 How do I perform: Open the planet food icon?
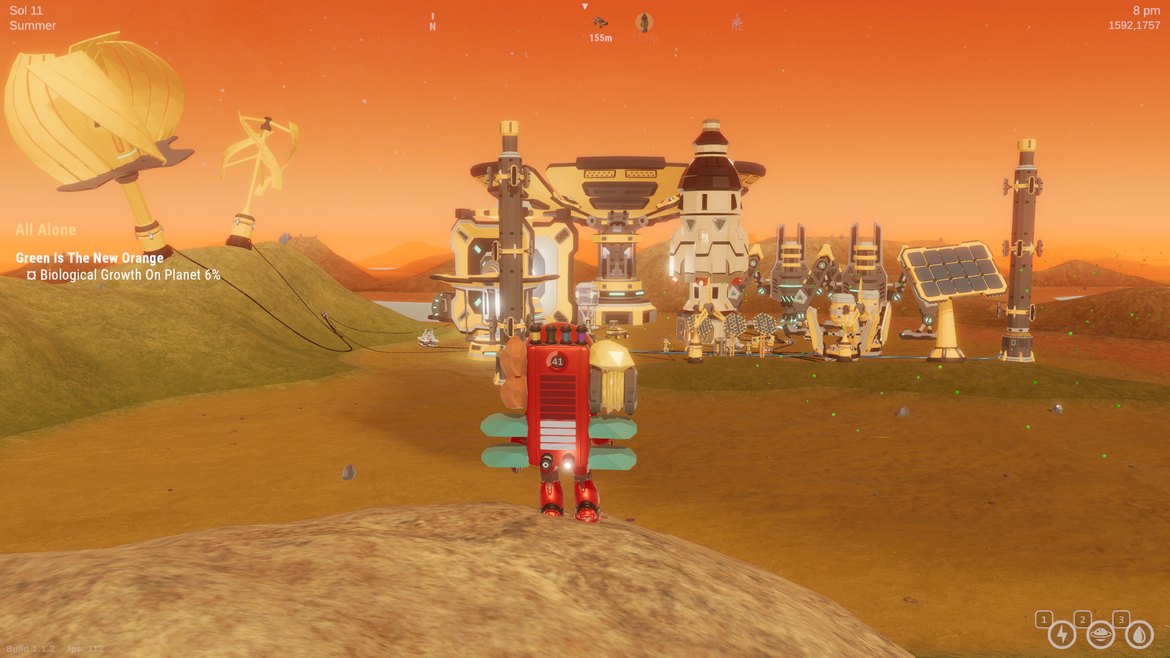(1100, 634)
